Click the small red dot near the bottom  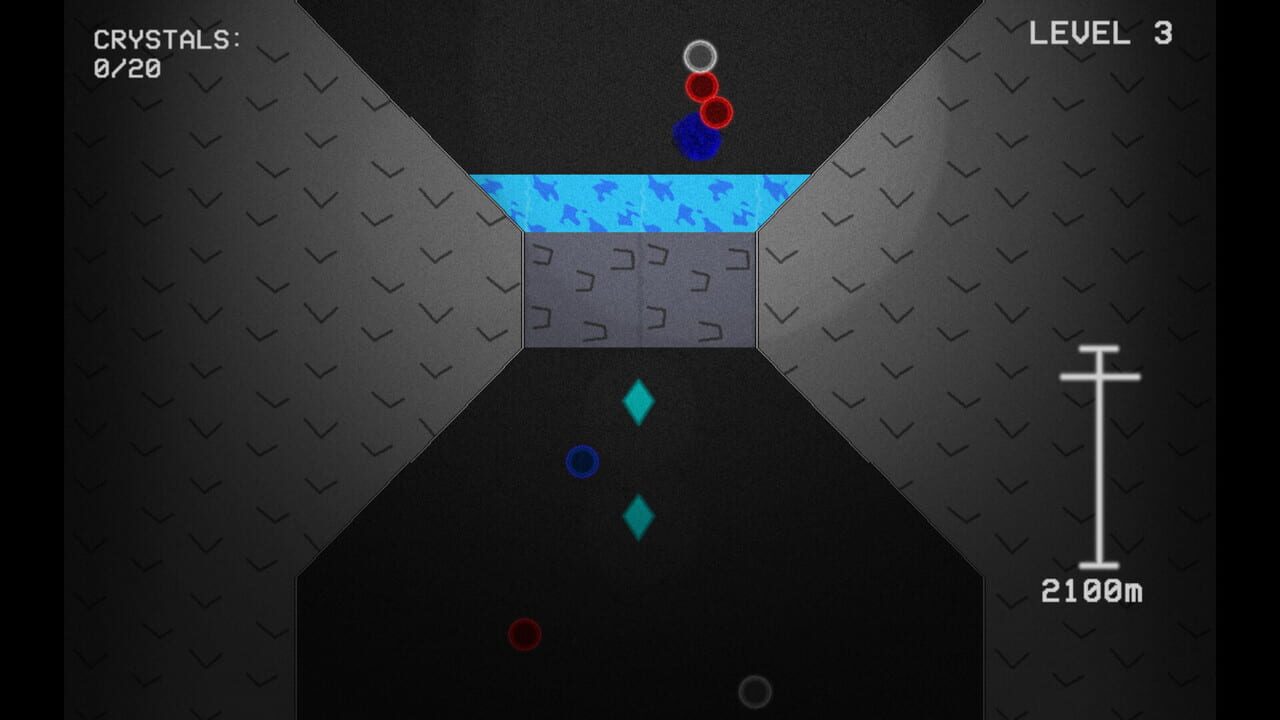point(523,633)
